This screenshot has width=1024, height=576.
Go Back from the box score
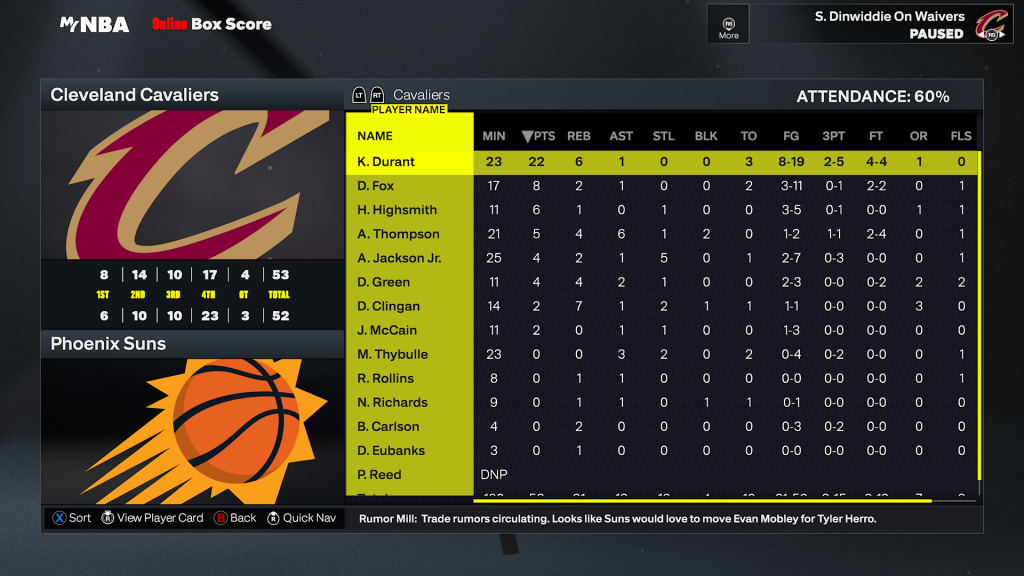click(x=235, y=518)
